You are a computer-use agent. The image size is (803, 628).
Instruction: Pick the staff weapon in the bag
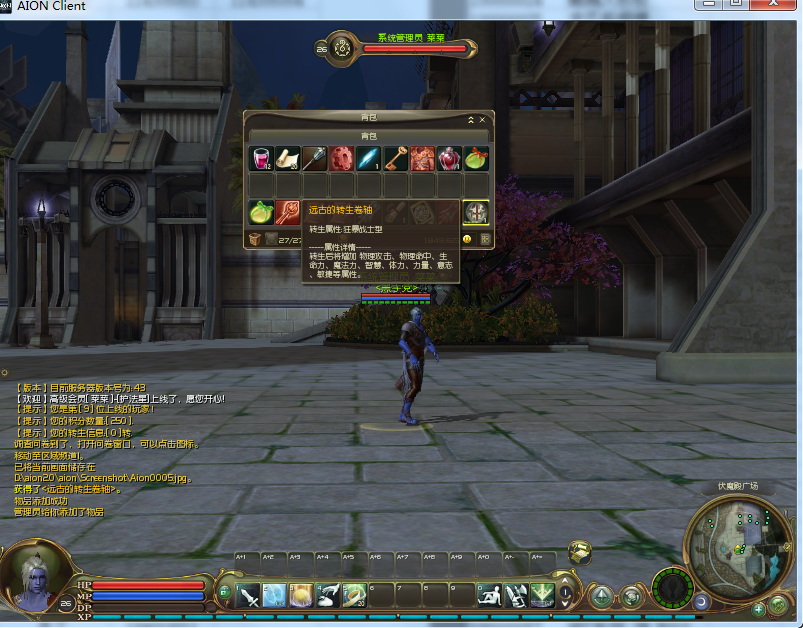(x=315, y=158)
